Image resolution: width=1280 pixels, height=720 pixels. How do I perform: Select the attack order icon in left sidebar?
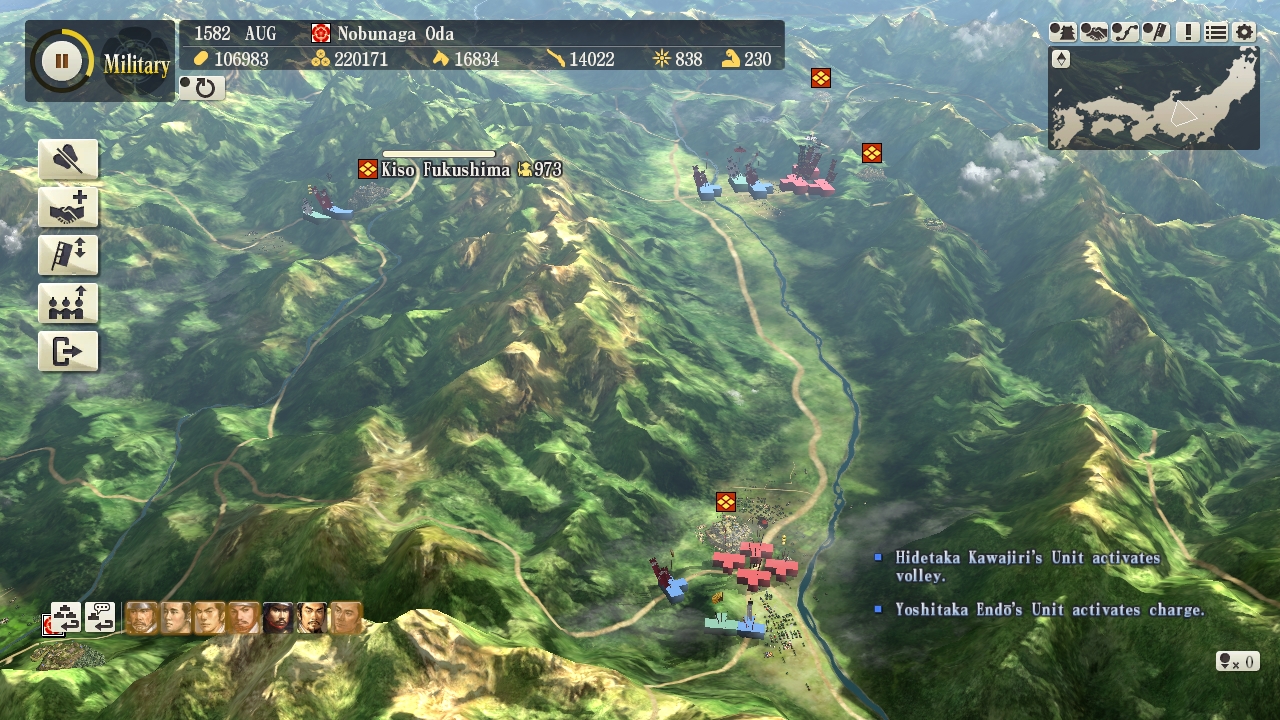[x=68, y=159]
